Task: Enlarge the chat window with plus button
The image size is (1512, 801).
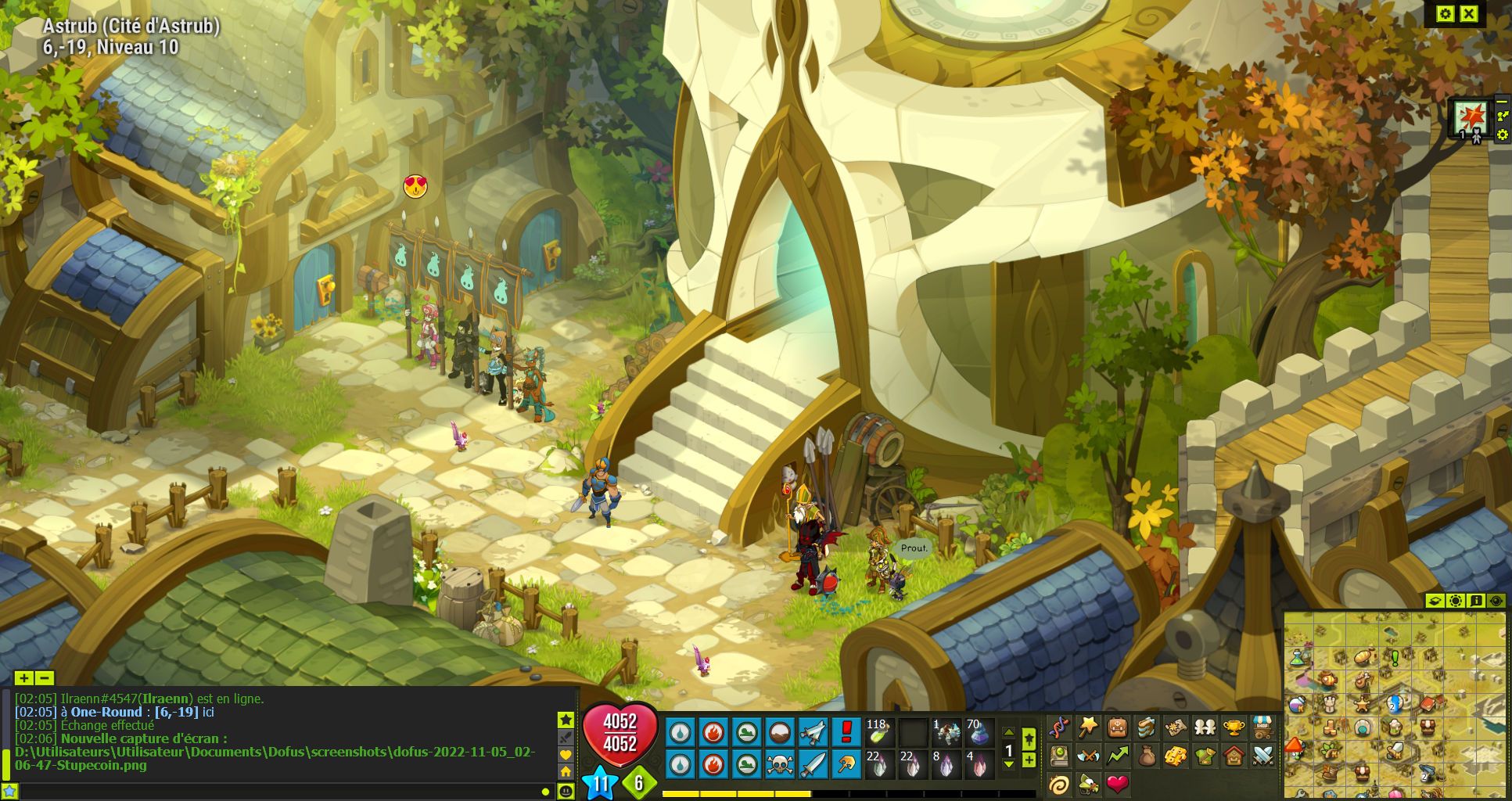Action: [x=23, y=678]
